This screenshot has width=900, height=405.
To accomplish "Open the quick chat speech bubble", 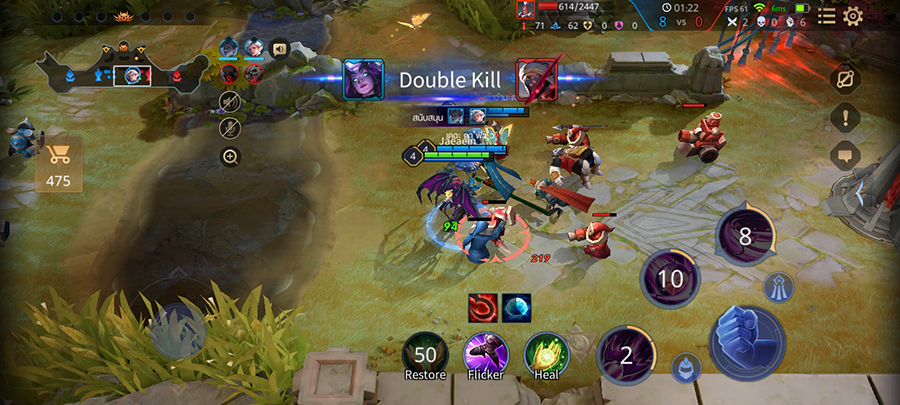I will click(845, 155).
